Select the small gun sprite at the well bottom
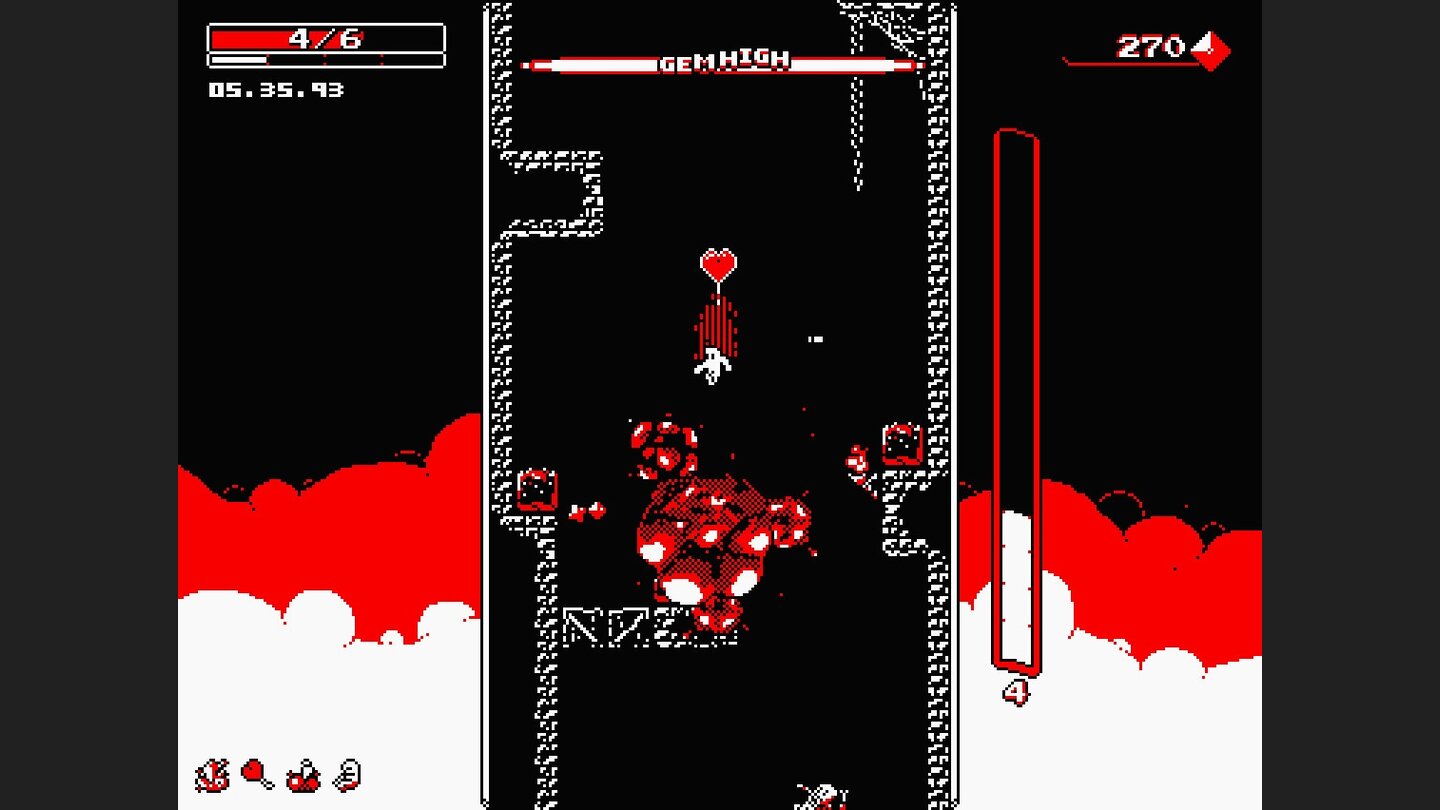Screen dimensions: 1440x810 [x=820, y=795]
